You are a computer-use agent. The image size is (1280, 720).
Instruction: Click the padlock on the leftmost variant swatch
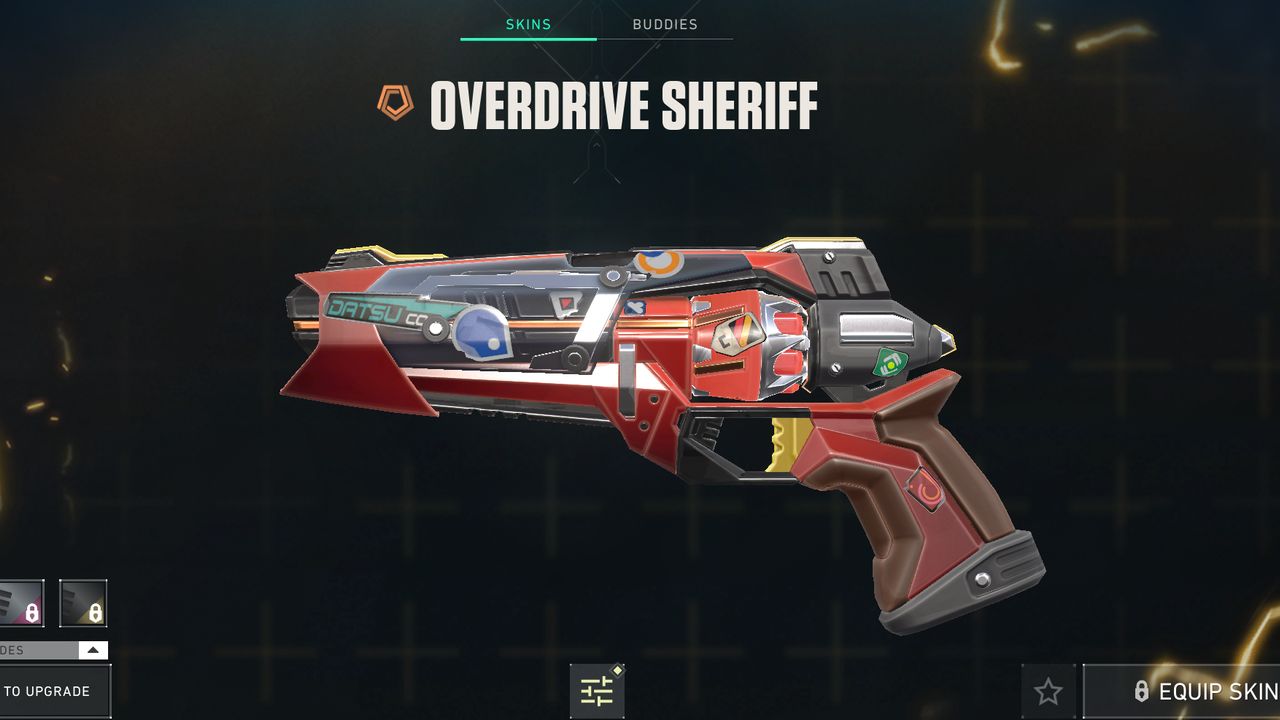pyautogui.click(x=31, y=611)
